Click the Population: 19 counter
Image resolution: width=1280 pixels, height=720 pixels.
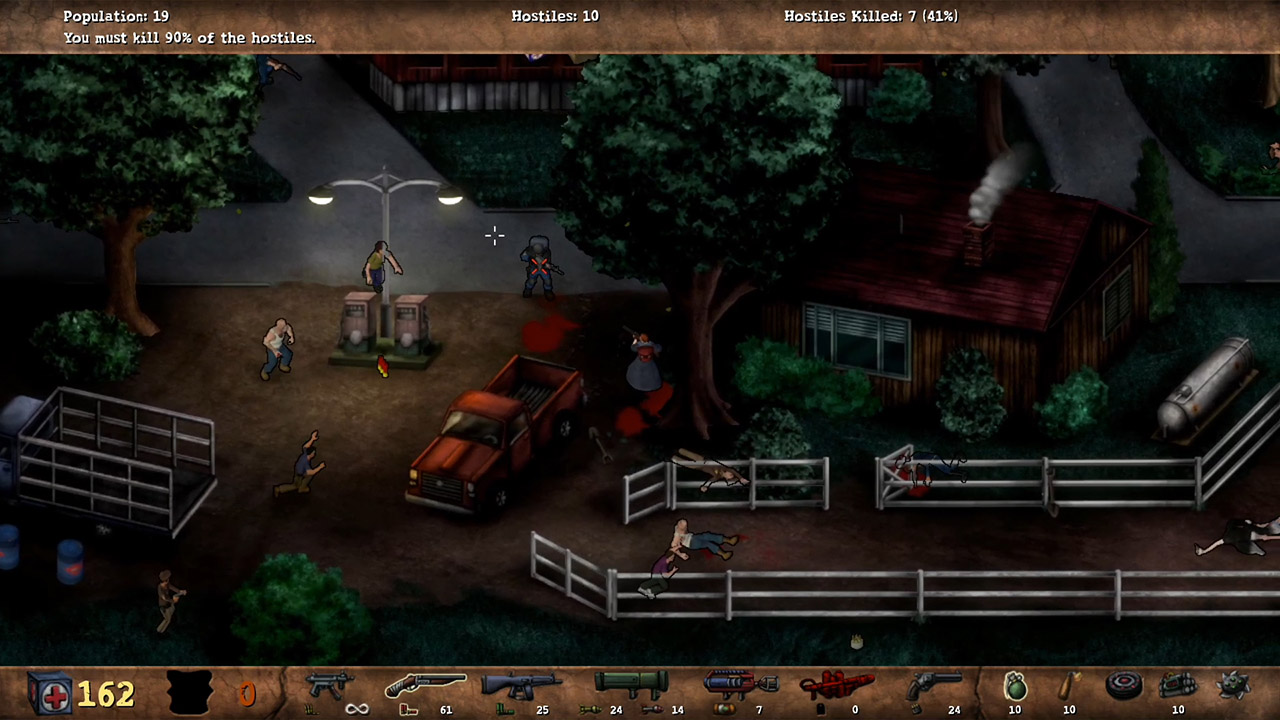tap(116, 16)
